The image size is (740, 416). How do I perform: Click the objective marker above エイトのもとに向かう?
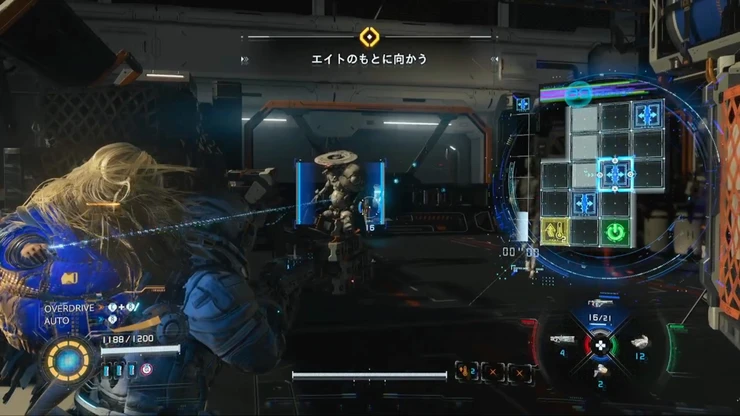point(369,37)
